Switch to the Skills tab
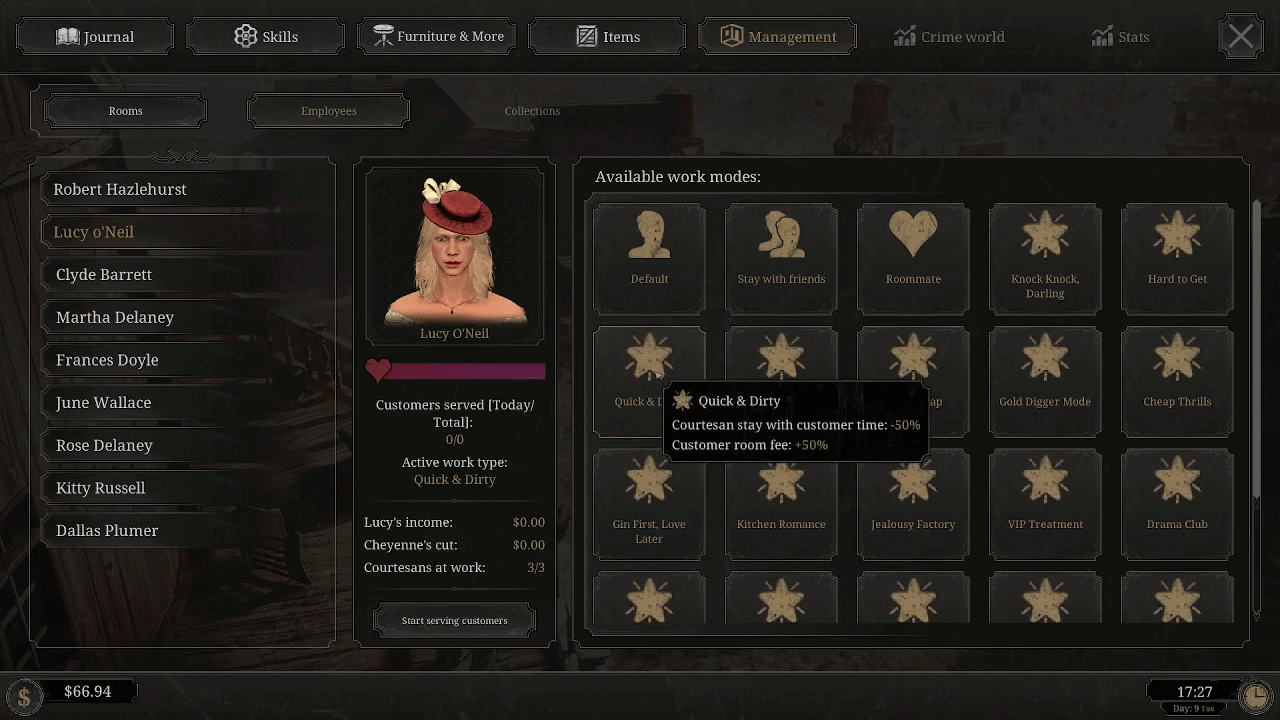The height and width of the screenshot is (720, 1280). pyautogui.click(x=266, y=37)
